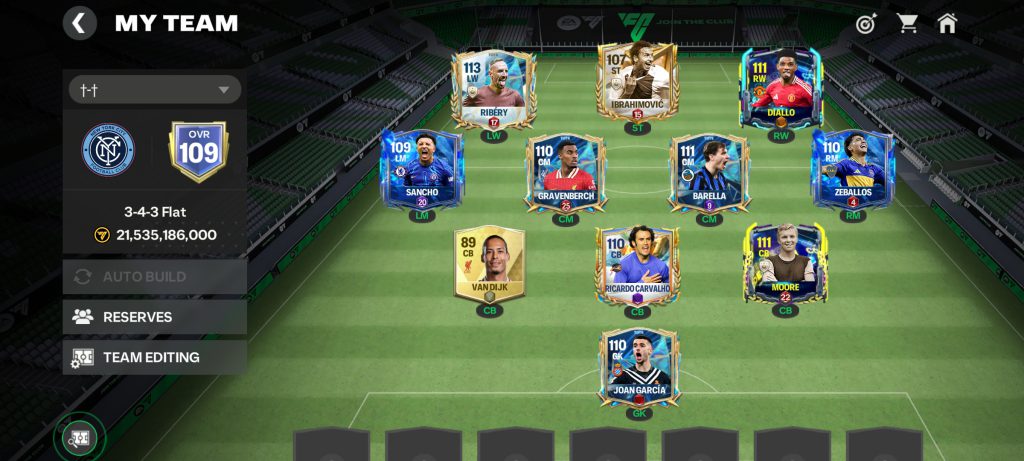Viewport: 1024px width, 461px height.
Task: Choose goalkeeper Joan García card
Action: click(638, 366)
